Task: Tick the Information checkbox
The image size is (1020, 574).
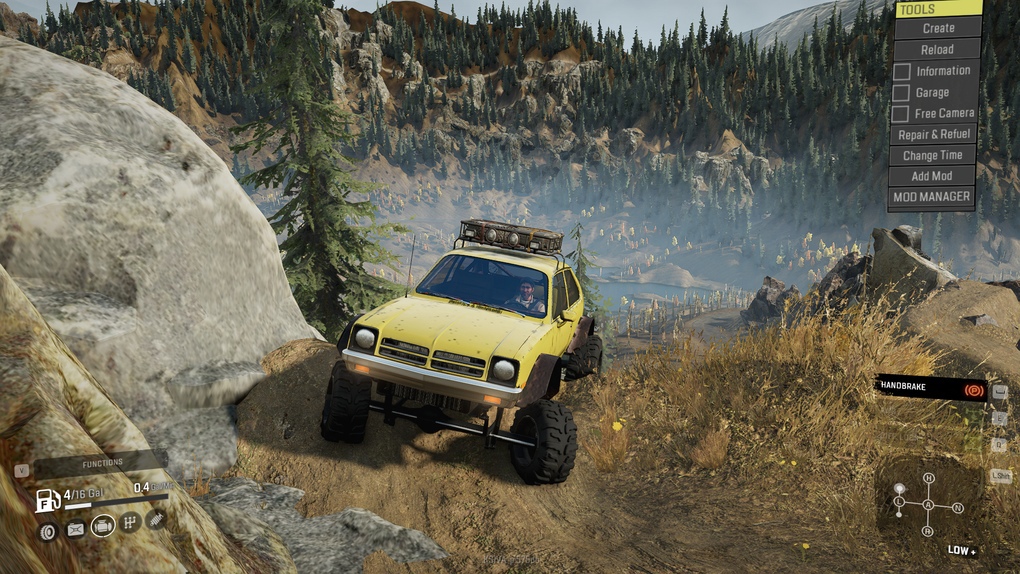Action: click(902, 71)
